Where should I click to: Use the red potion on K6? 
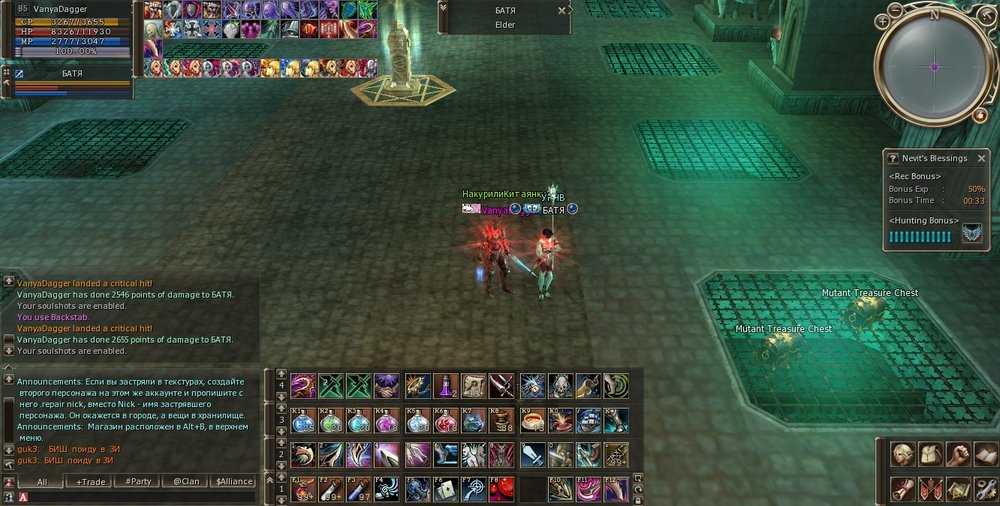click(446, 420)
